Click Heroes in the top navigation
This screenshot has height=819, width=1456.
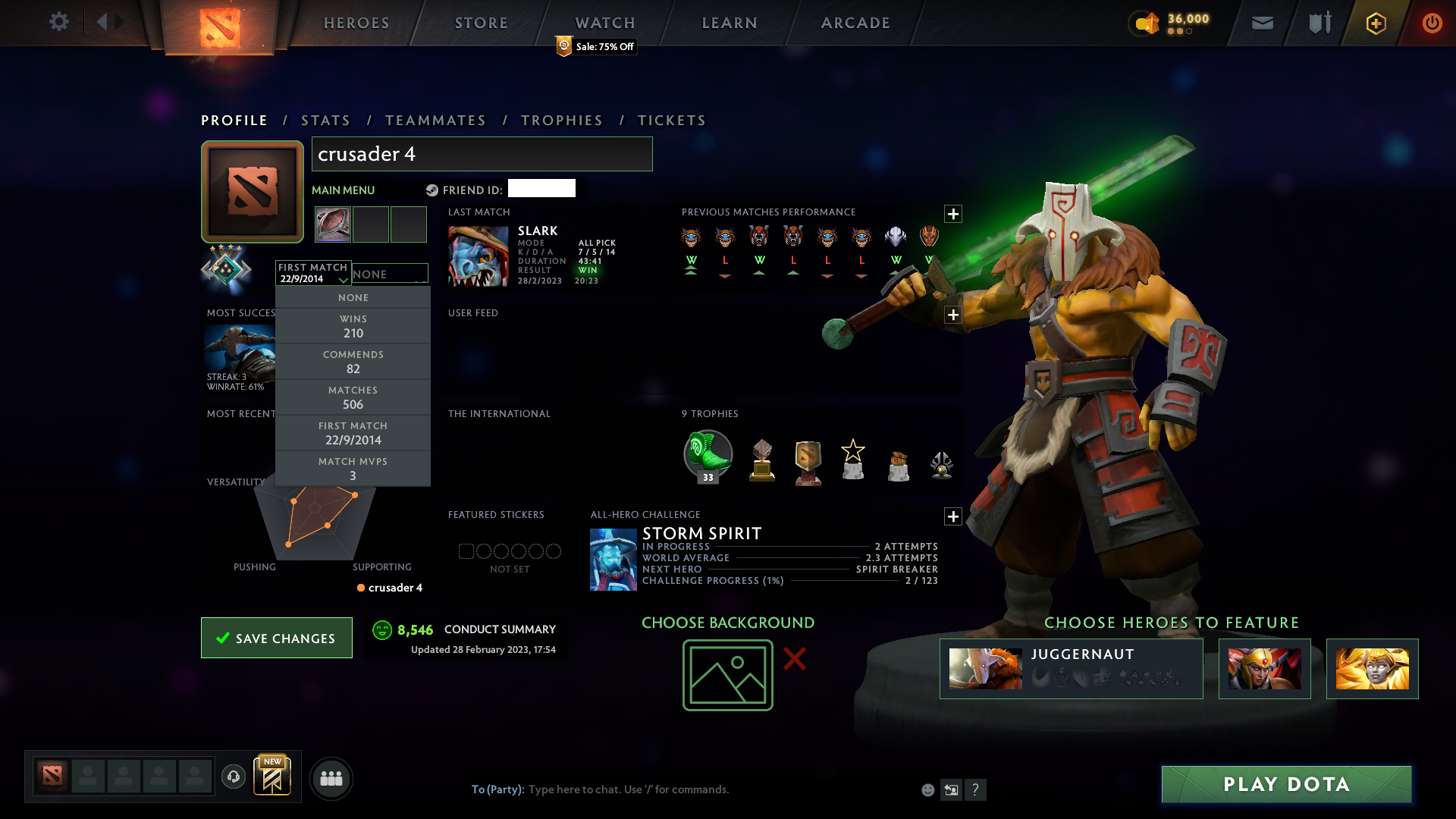click(x=356, y=23)
